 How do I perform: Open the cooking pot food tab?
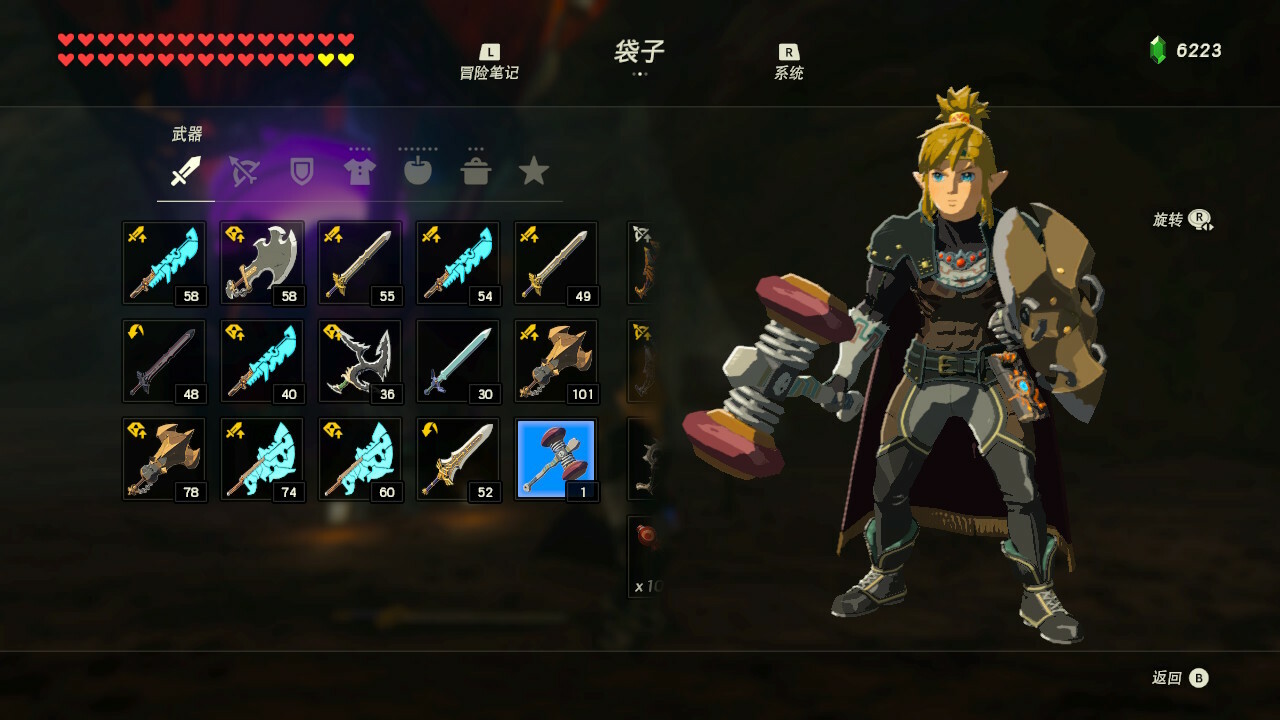click(476, 172)
